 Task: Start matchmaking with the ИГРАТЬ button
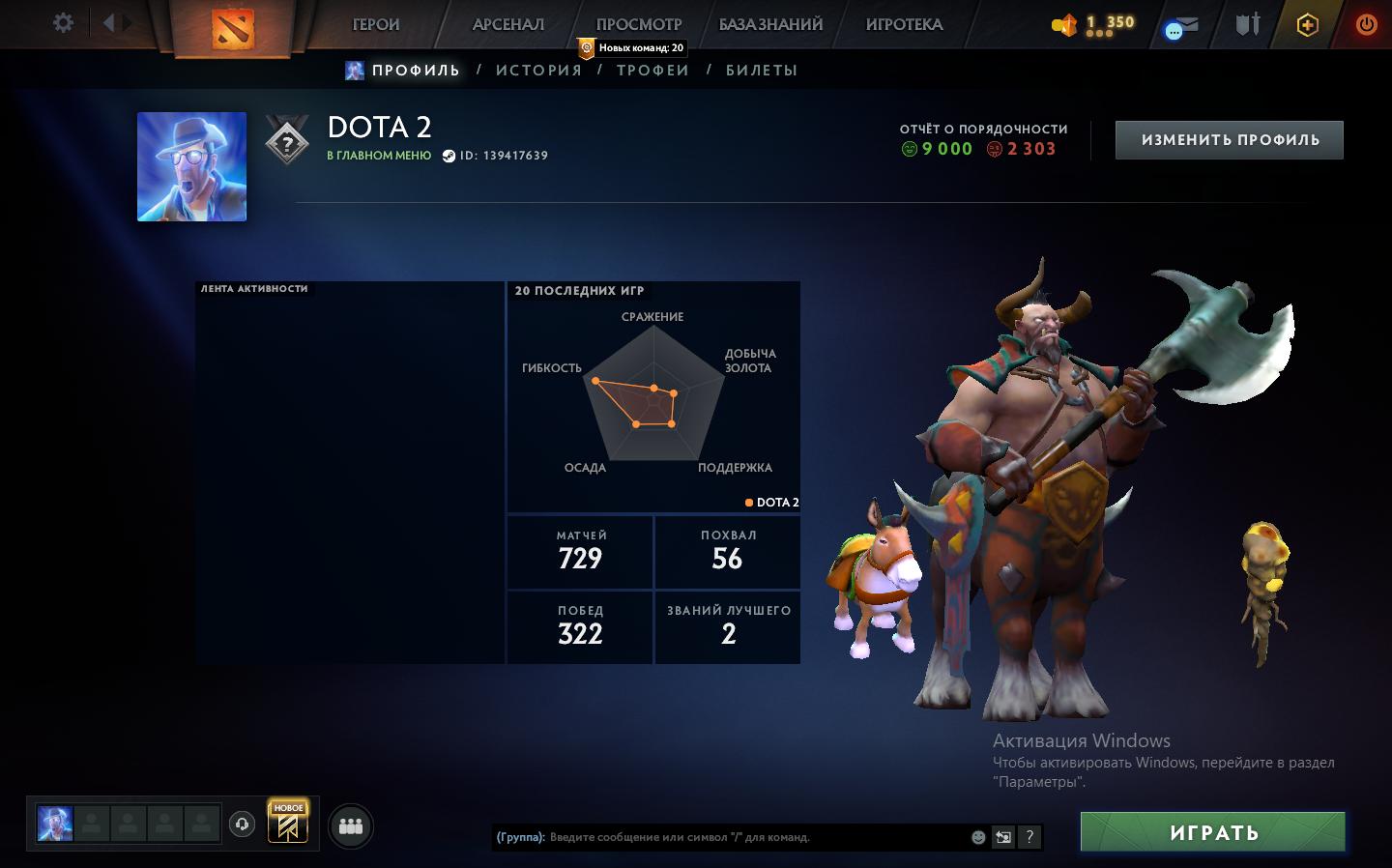tap(1213, 832)
